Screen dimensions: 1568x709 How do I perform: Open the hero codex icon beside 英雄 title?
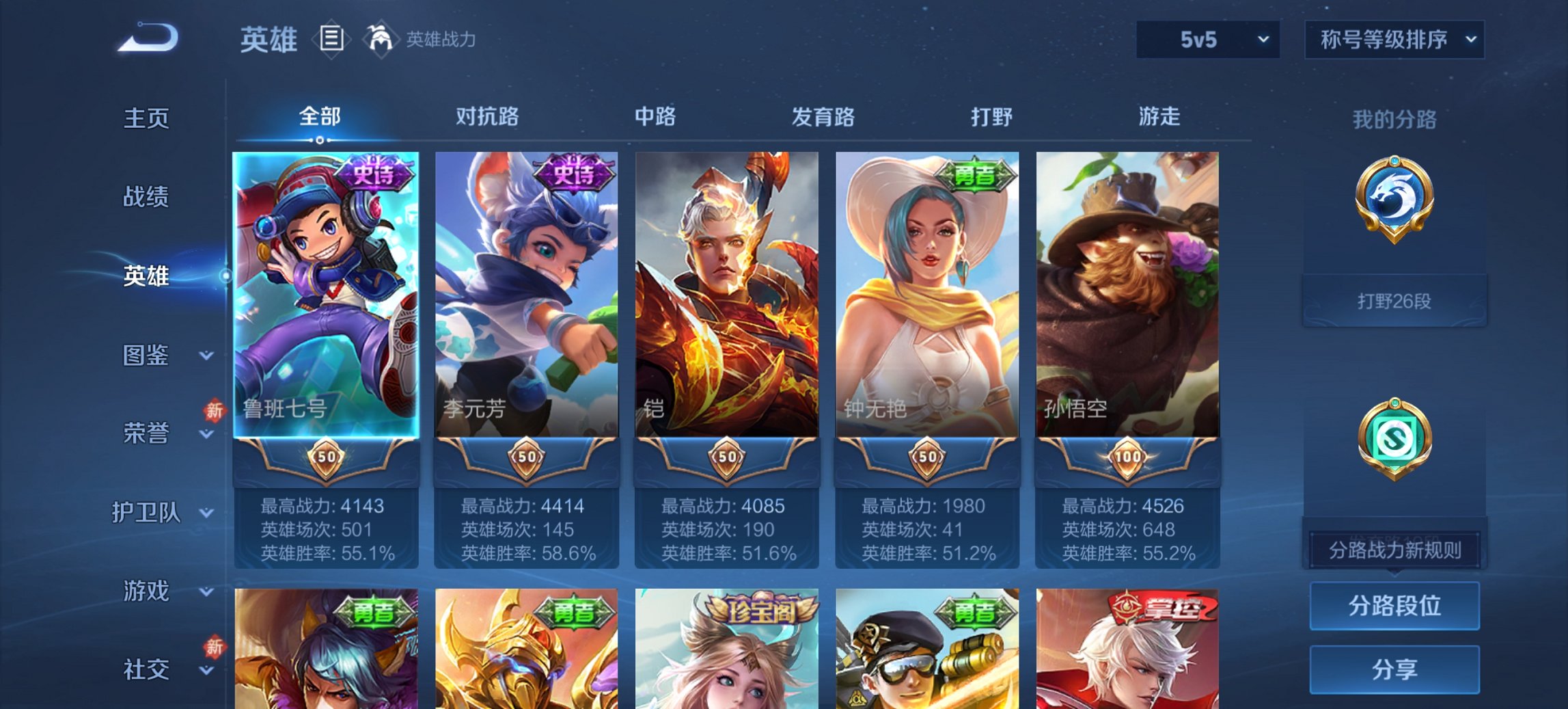(333, 40)
